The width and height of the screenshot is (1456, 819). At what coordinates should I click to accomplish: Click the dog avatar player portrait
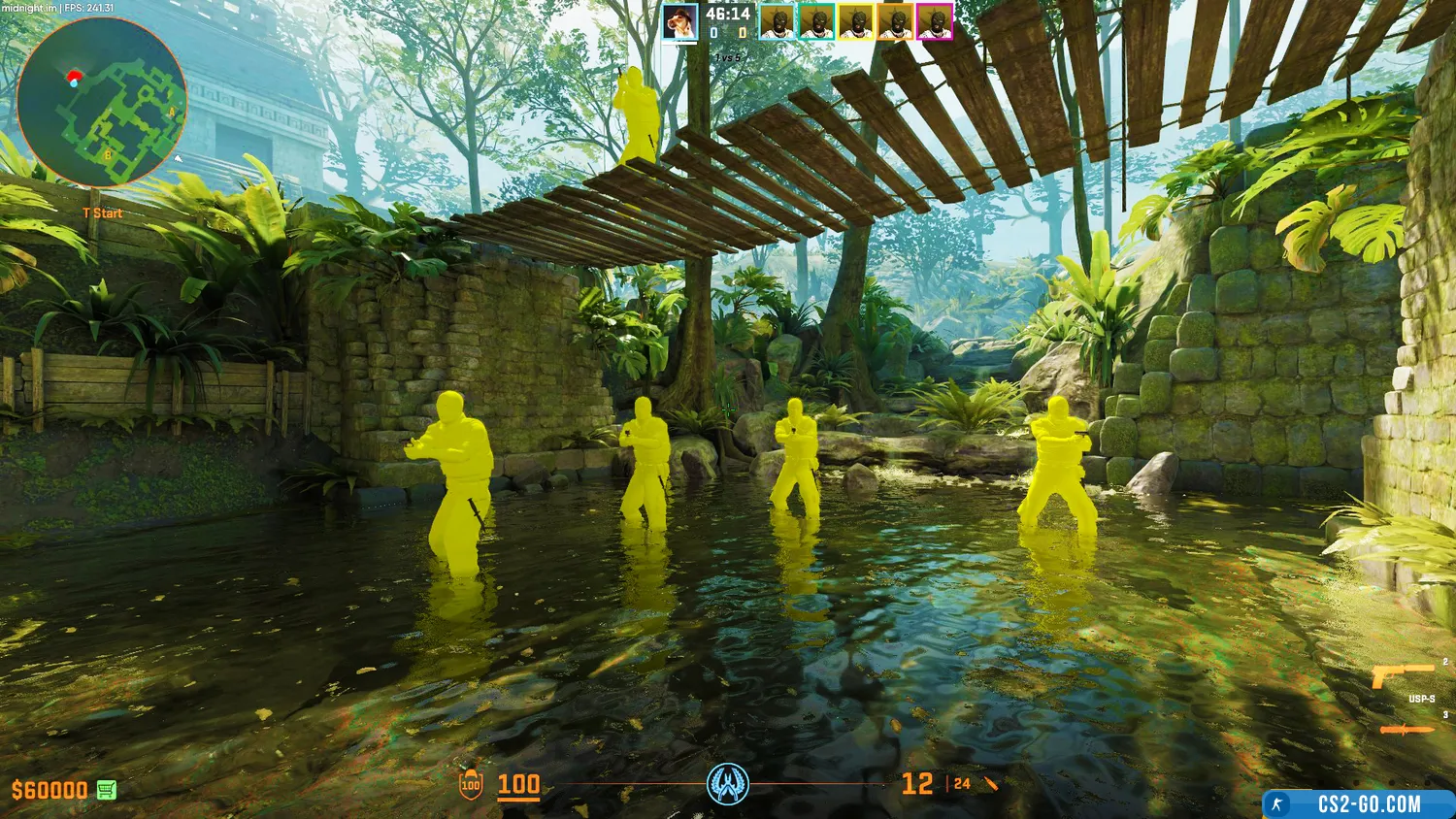680,21
